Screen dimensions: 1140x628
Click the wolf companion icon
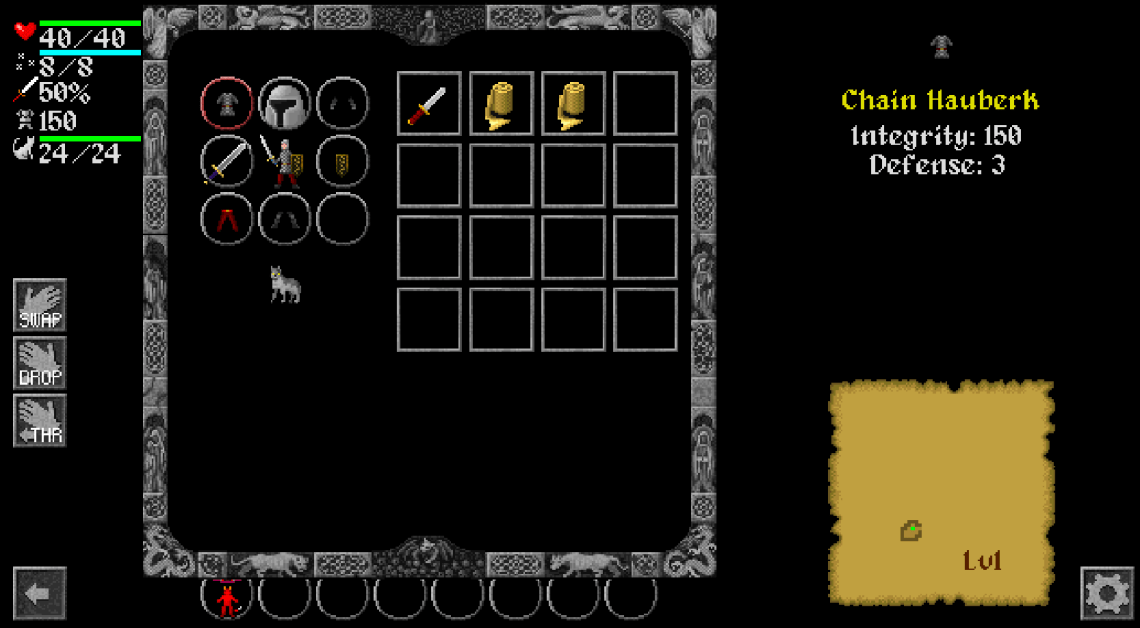click(285, 285)
